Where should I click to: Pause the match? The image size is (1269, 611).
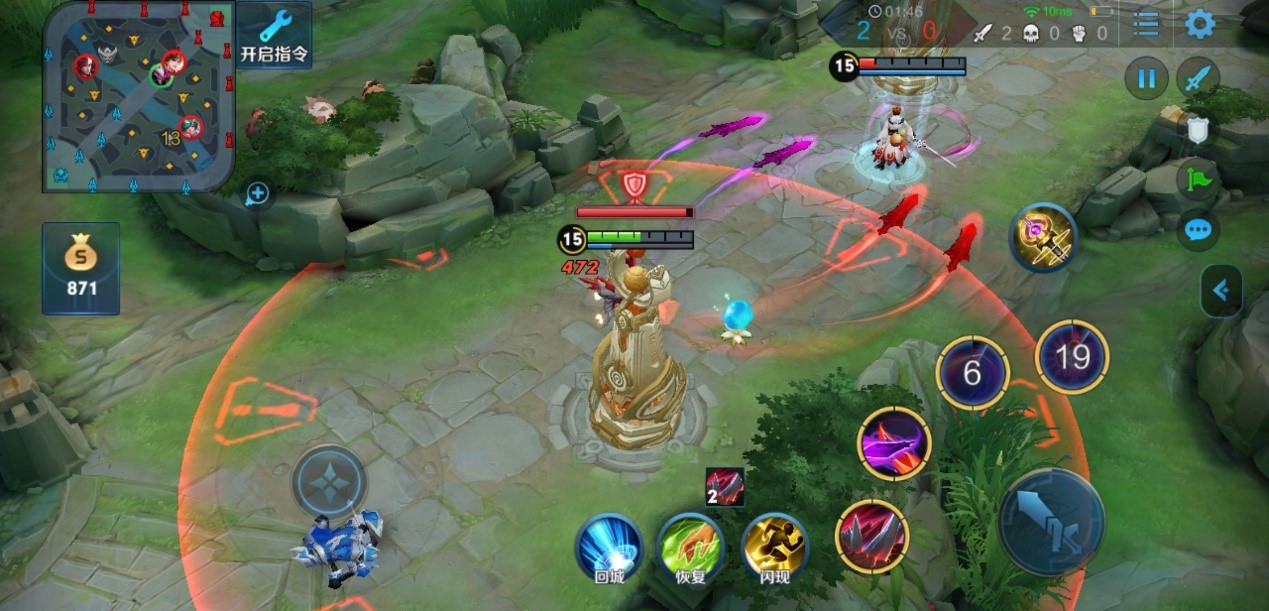pyautogui.click(x=1146, y=78)
